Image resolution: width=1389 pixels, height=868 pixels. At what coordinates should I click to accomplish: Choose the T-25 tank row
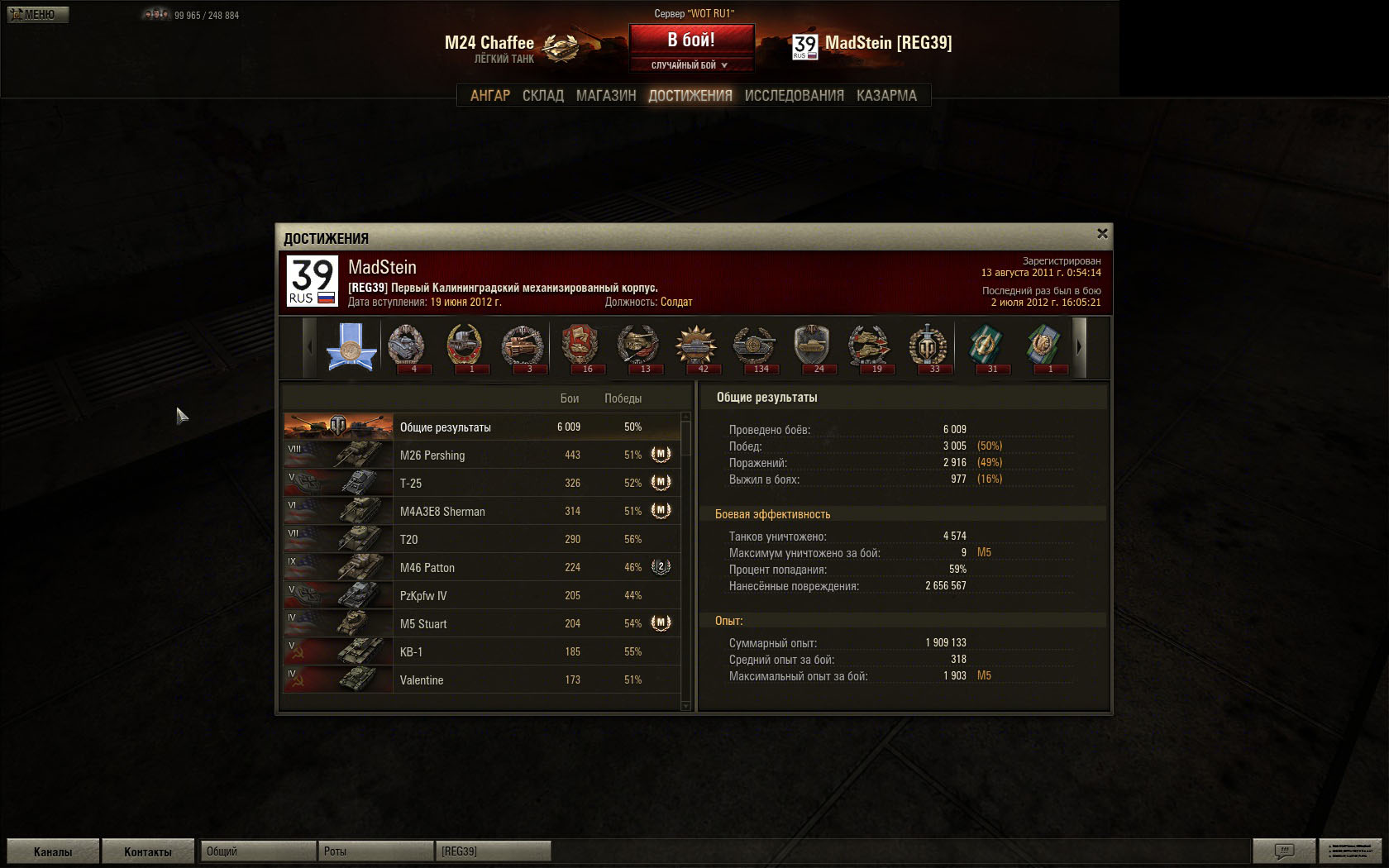(481, 484)
